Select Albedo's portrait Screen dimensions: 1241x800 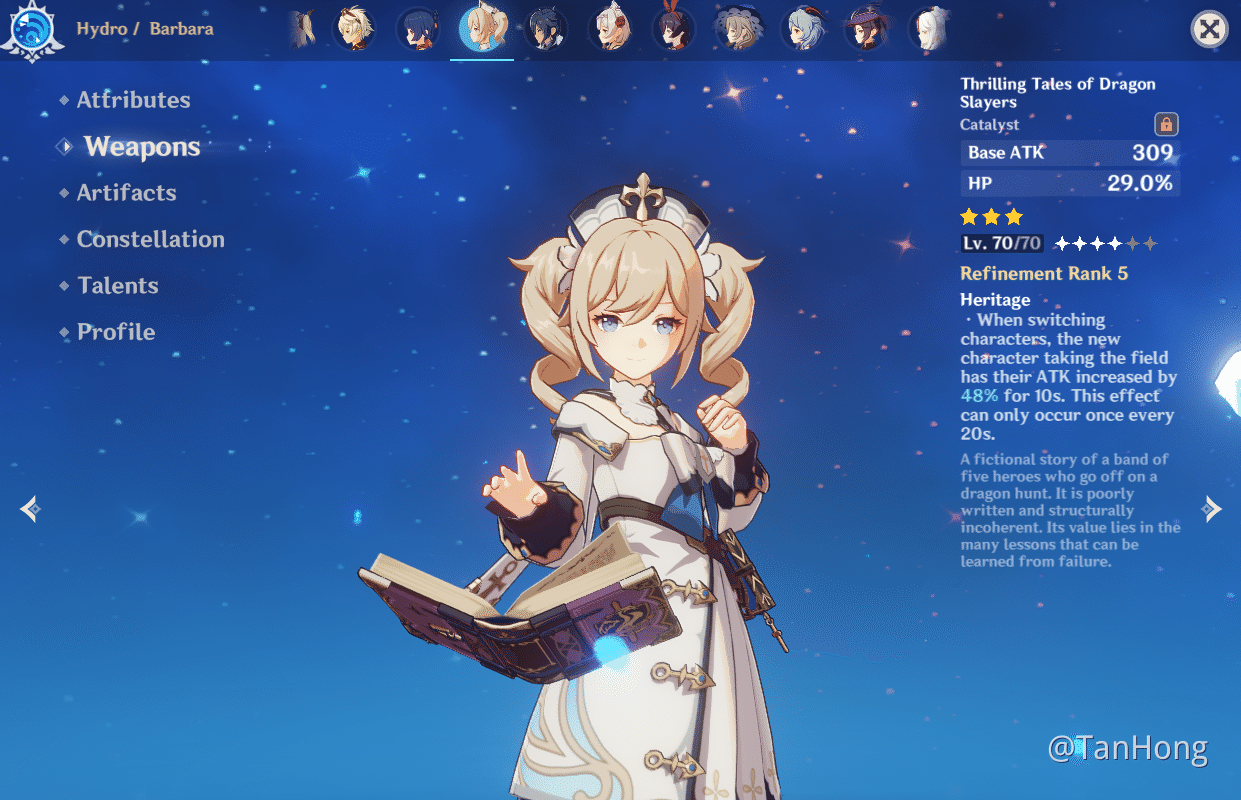[354, 29]
